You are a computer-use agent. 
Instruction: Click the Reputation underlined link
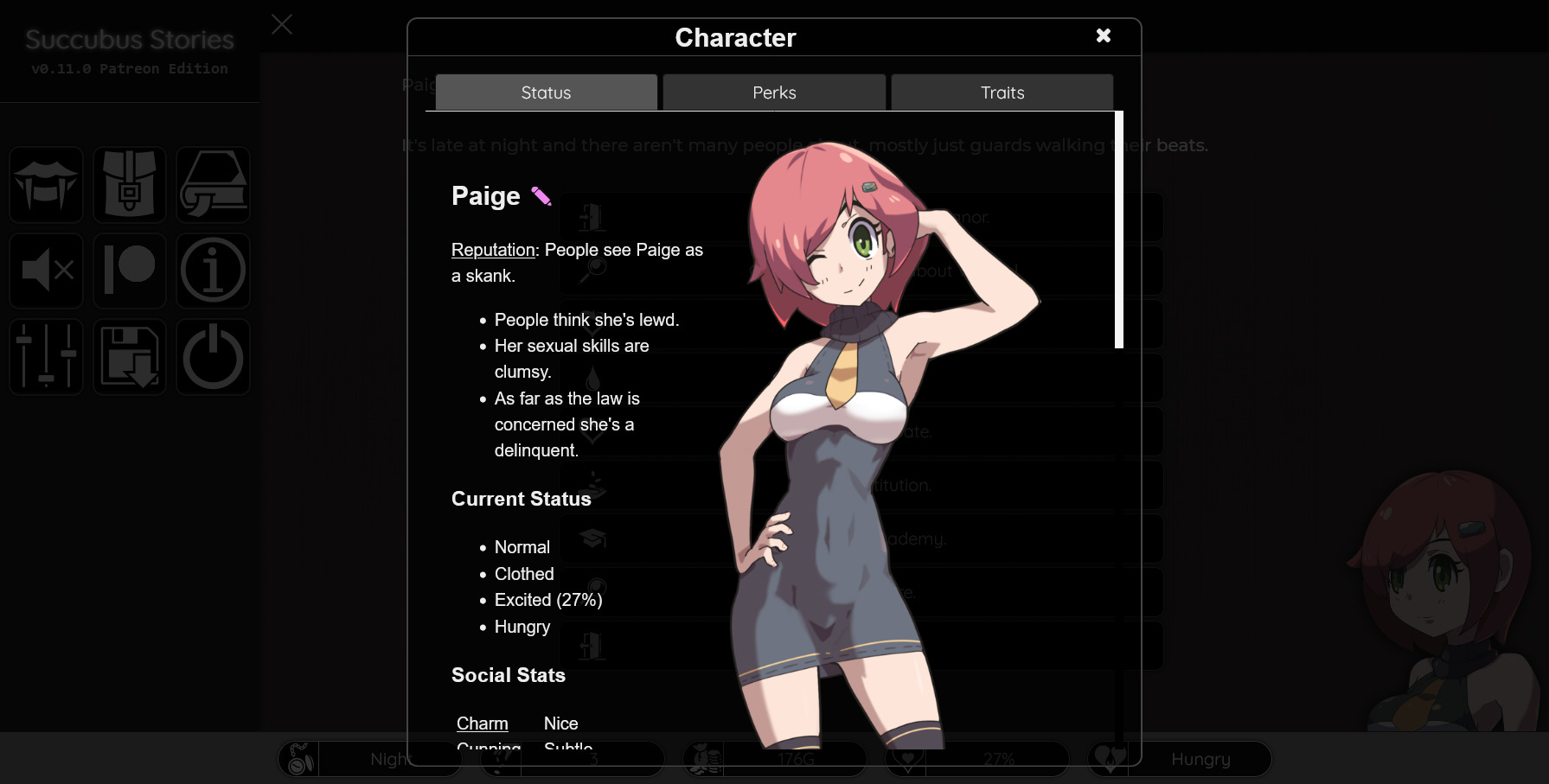[492, 250]
